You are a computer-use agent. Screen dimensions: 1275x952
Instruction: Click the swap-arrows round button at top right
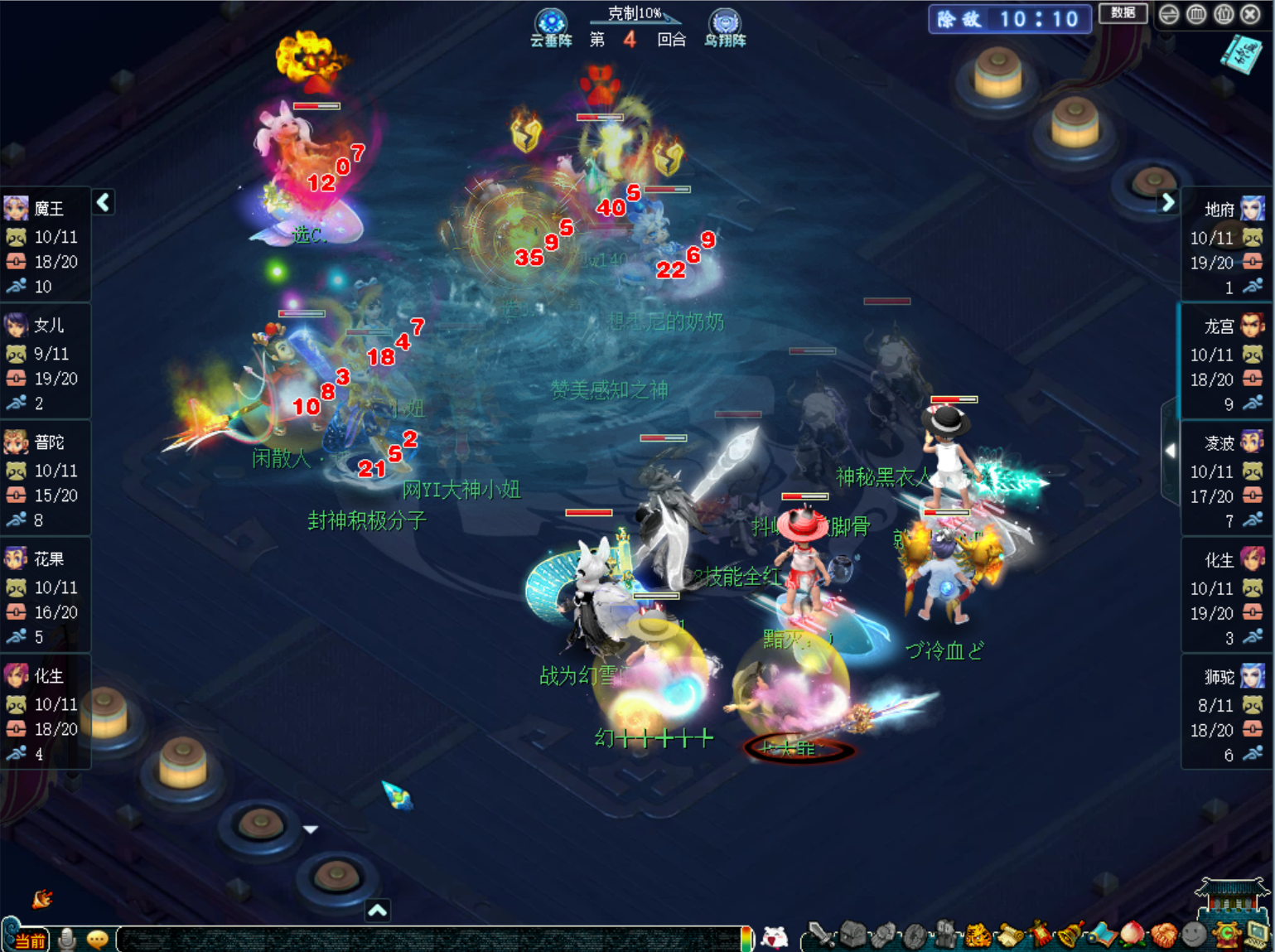[1168, 14]
